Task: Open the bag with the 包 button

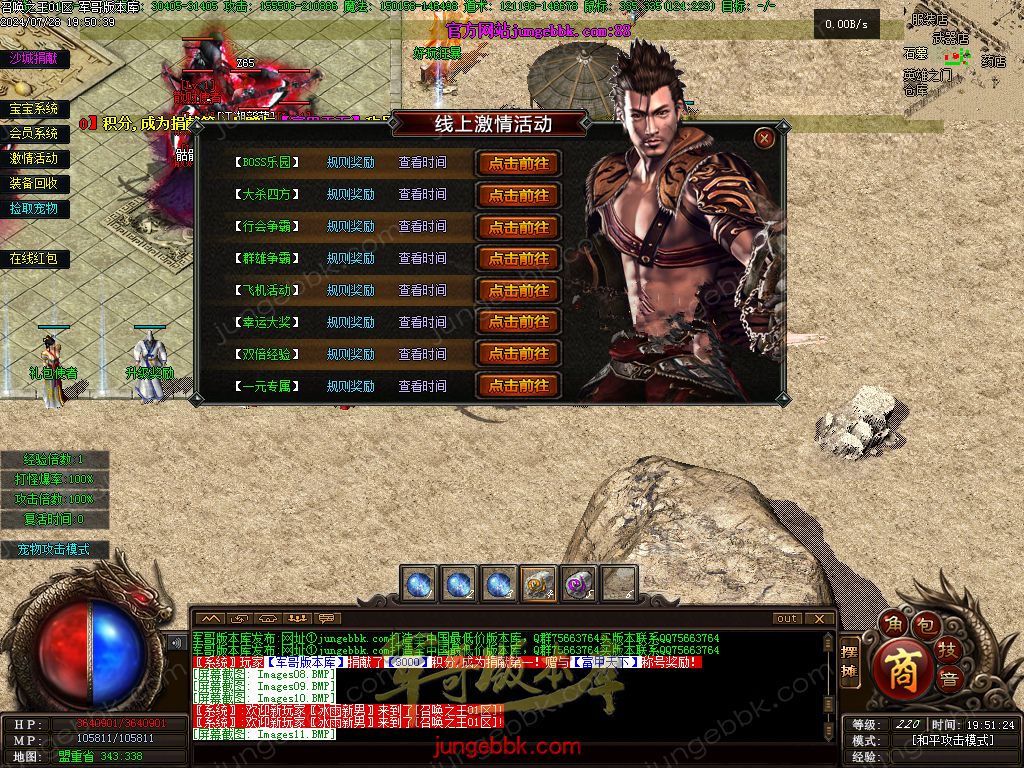Action: (x=926, y=626)
